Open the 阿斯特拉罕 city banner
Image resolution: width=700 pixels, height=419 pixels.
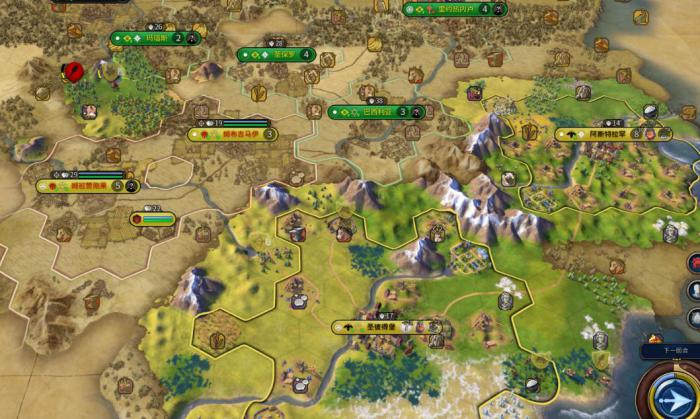pyautogui.click(x=613, y=133)
